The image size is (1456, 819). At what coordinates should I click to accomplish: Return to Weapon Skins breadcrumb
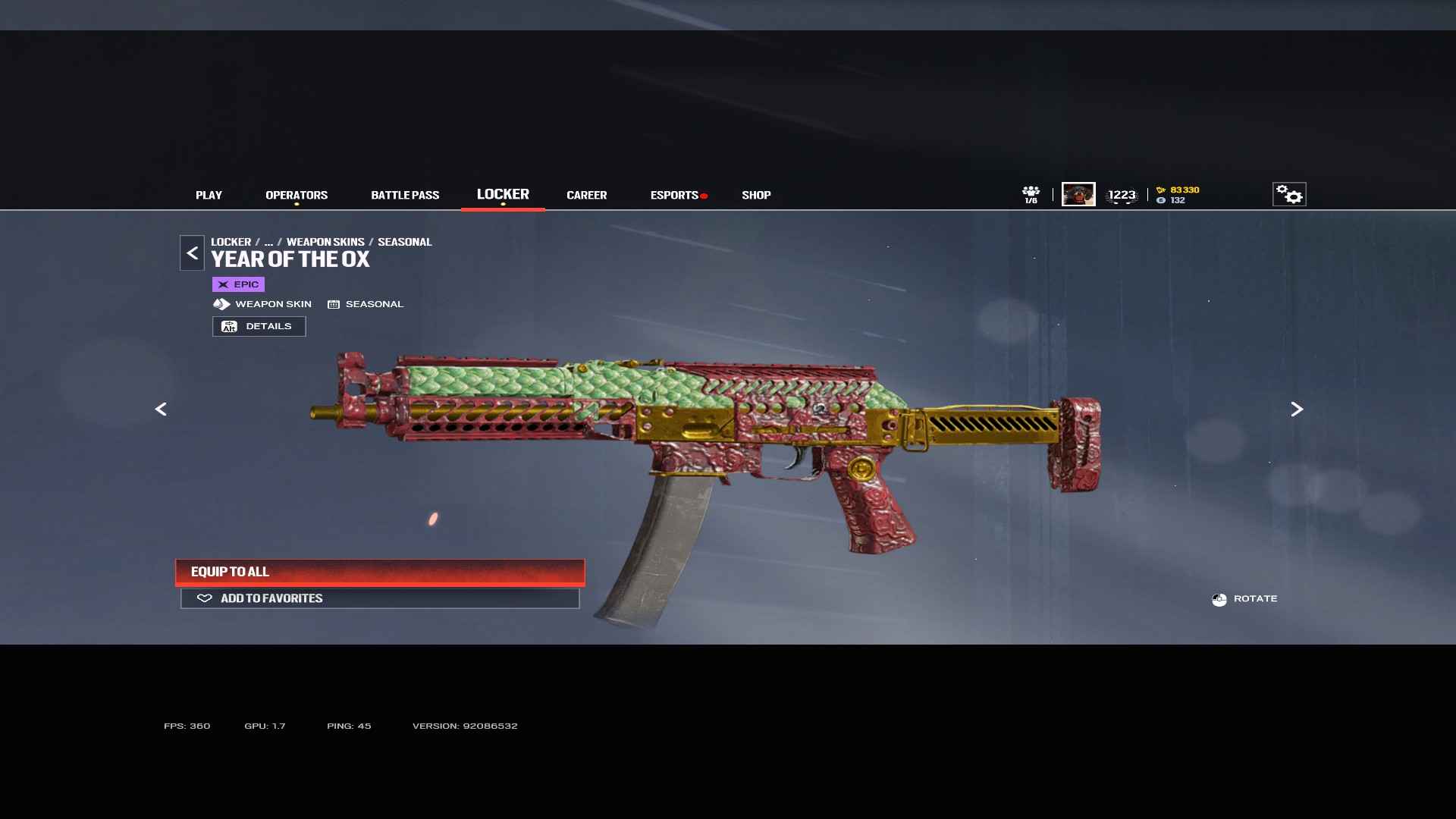coord(325,242)
